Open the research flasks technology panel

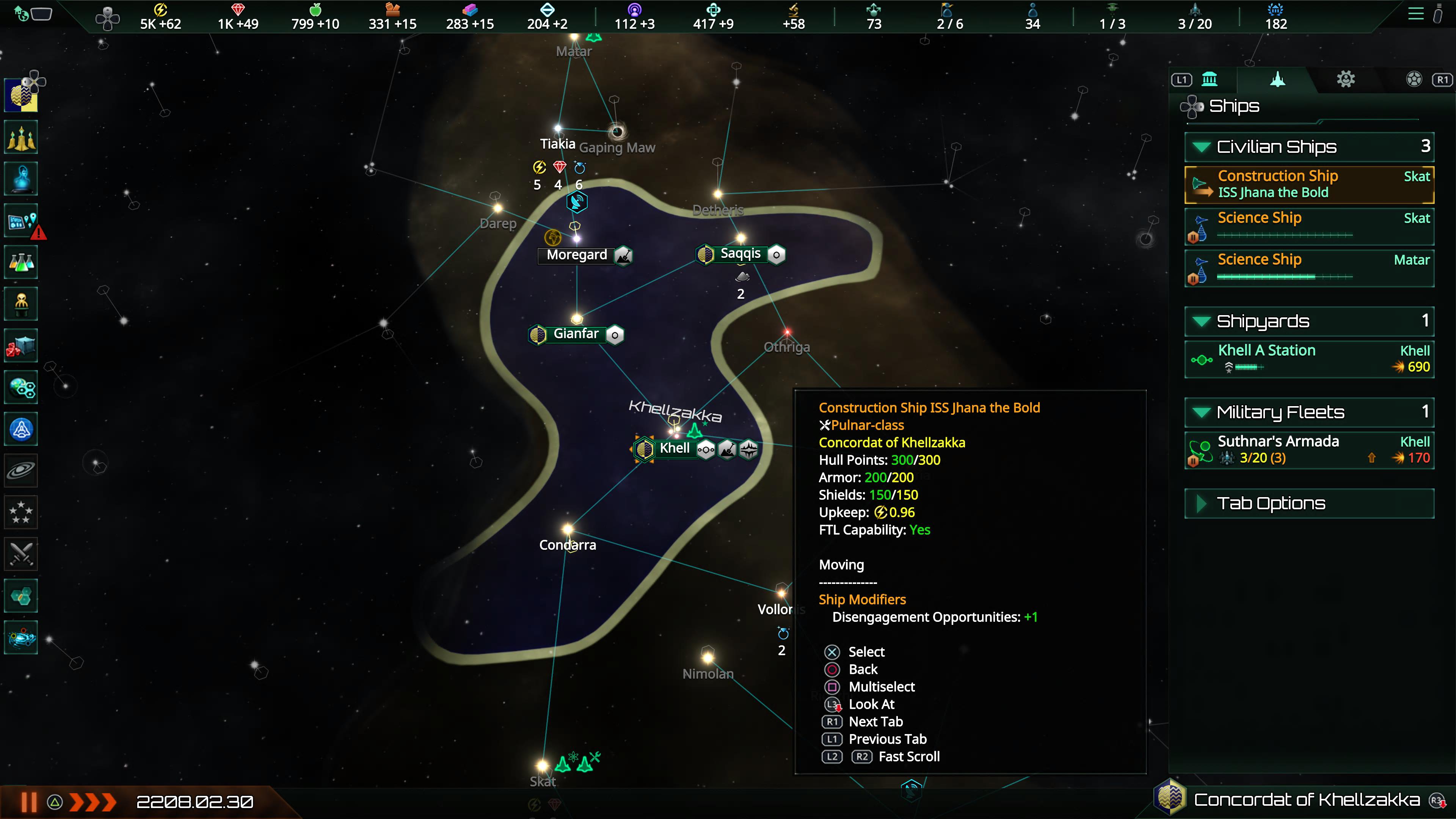pos(22,262)
